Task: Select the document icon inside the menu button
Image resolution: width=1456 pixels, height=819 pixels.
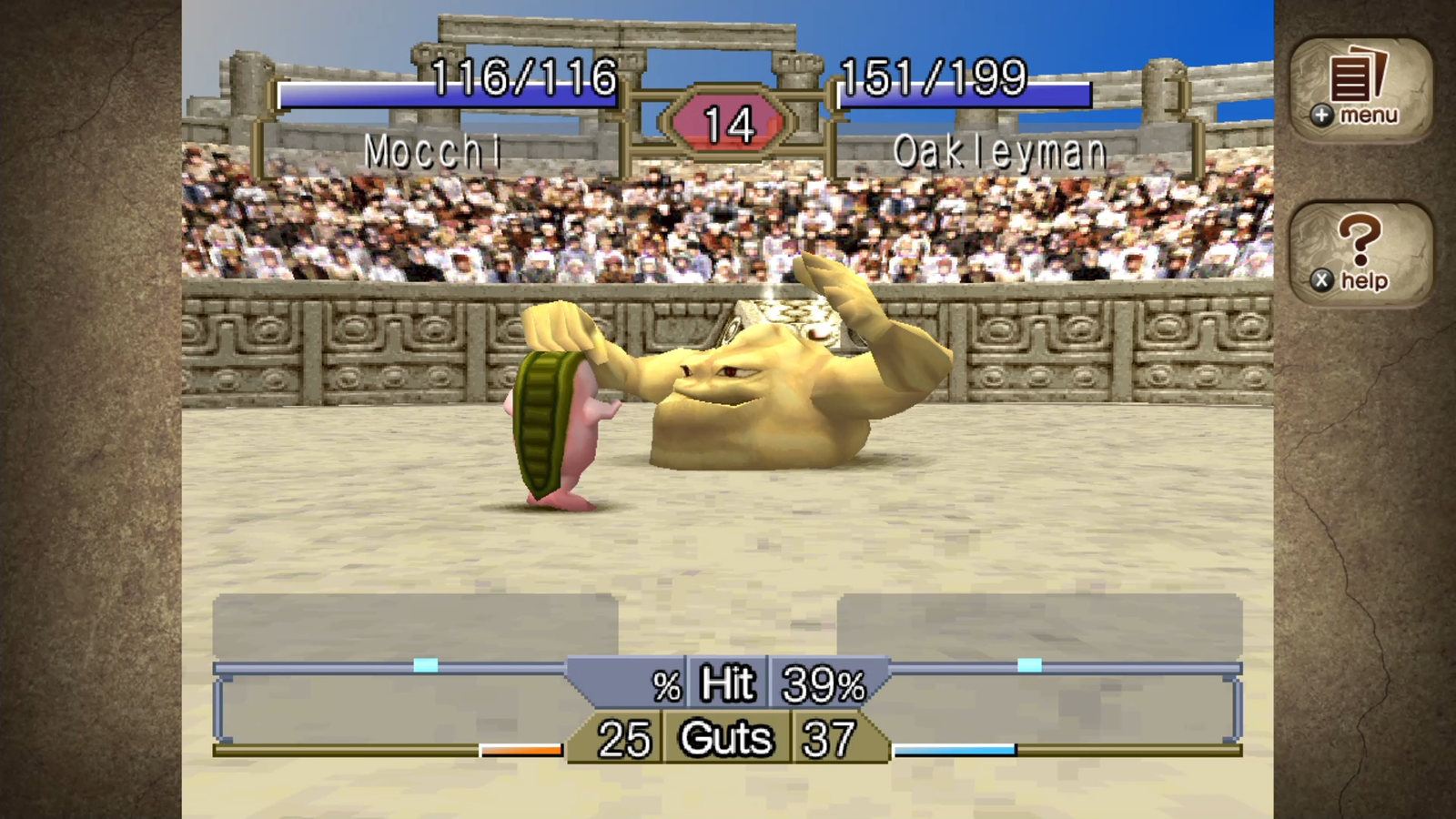Action: point(1350,80)
